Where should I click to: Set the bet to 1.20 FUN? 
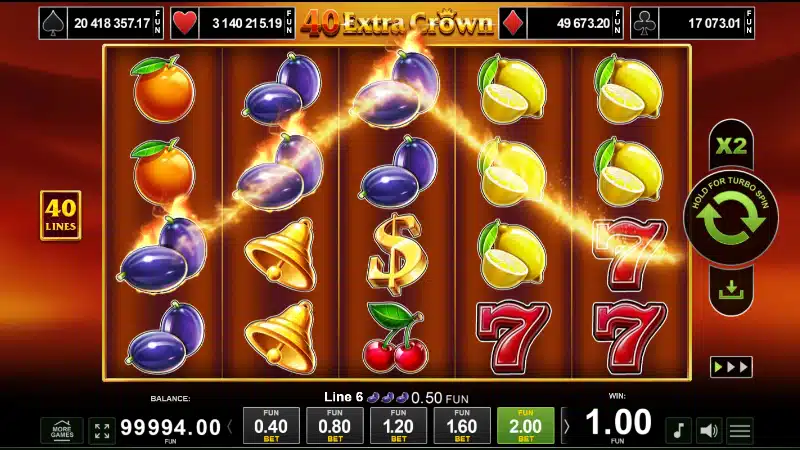(398, 425)
